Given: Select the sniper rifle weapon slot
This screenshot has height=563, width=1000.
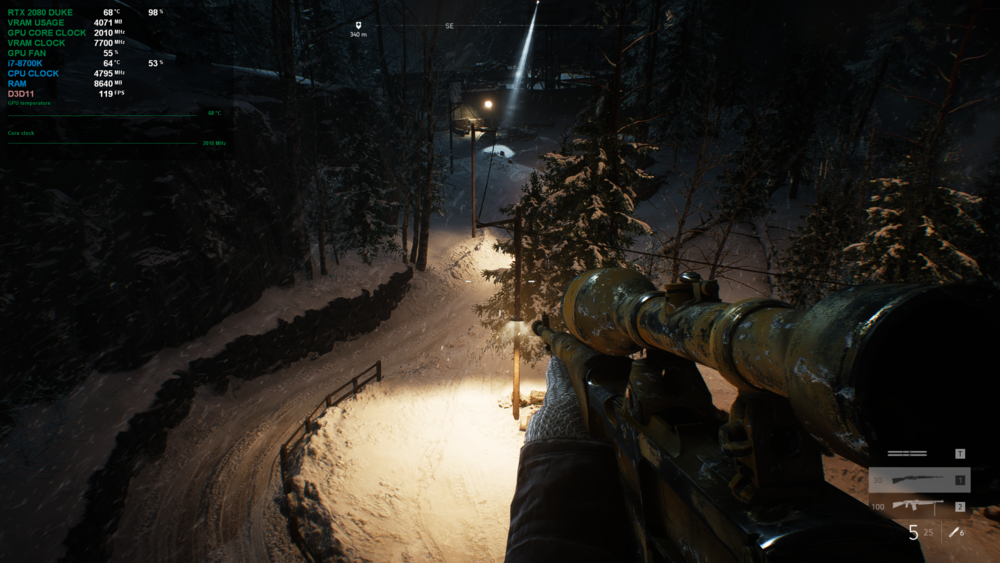Looking at the screenshot, I should point(918,481).
